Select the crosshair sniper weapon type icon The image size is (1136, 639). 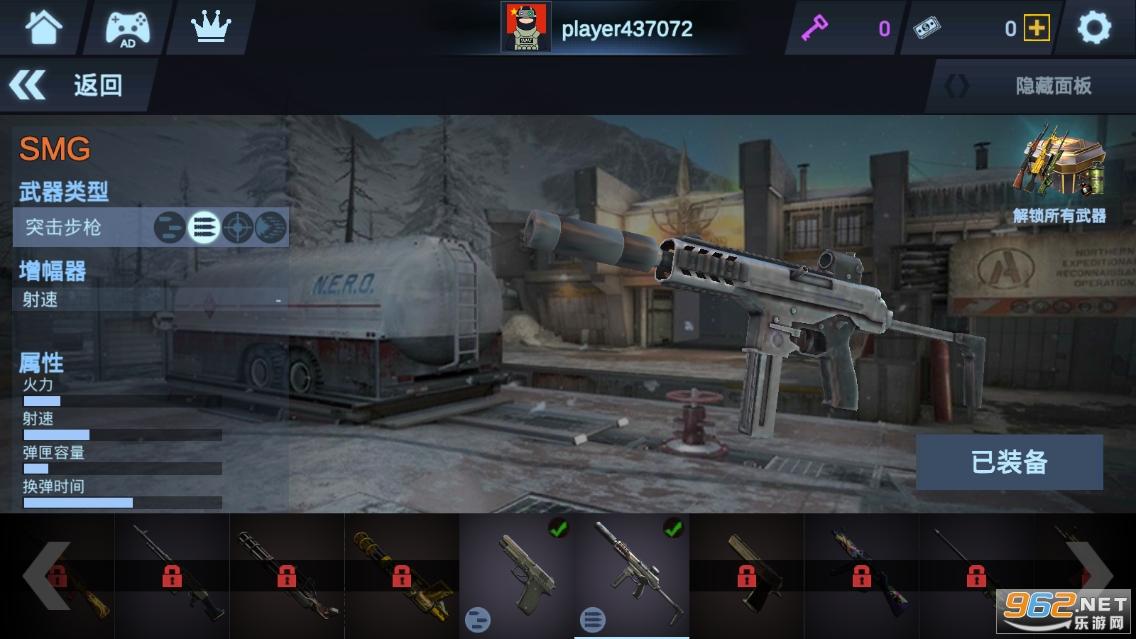click(237, 228)
